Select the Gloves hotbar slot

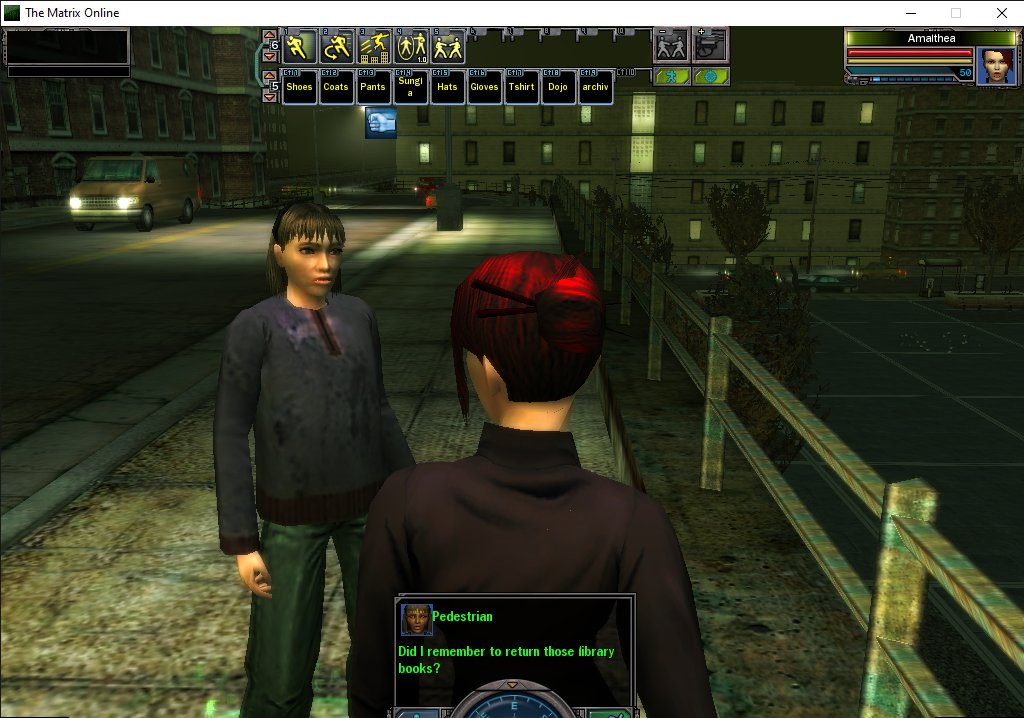(484, 87)
